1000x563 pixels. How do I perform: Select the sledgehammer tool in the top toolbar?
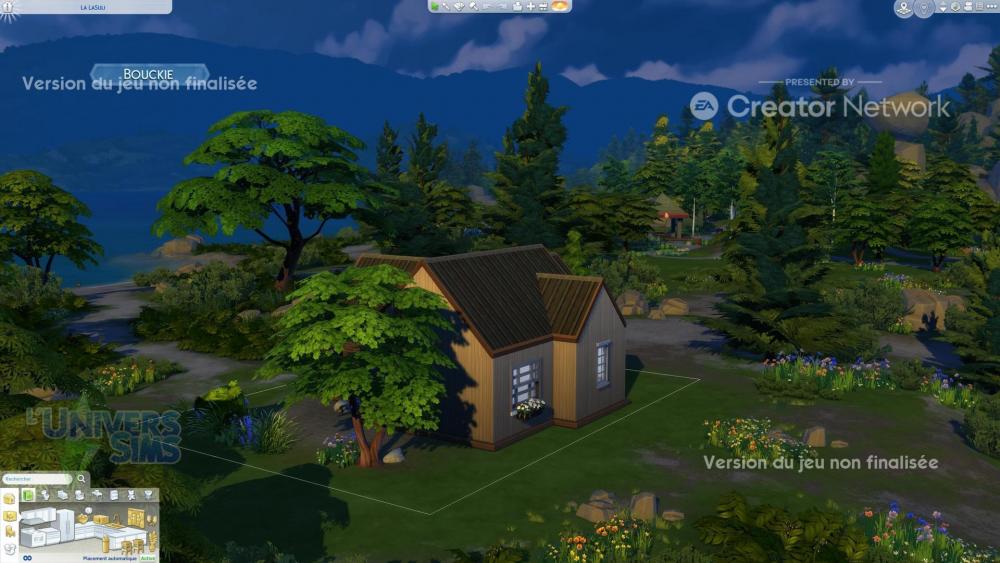coord(474,6)
